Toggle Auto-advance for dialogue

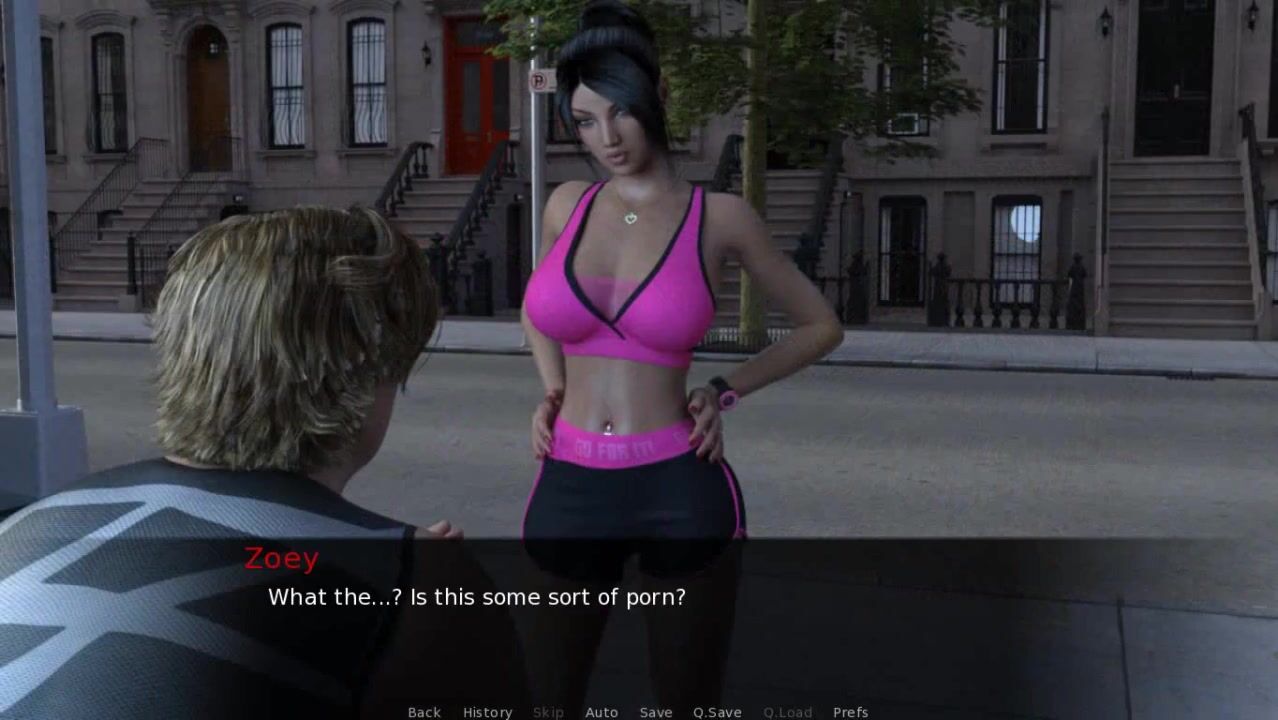[601, 712]
